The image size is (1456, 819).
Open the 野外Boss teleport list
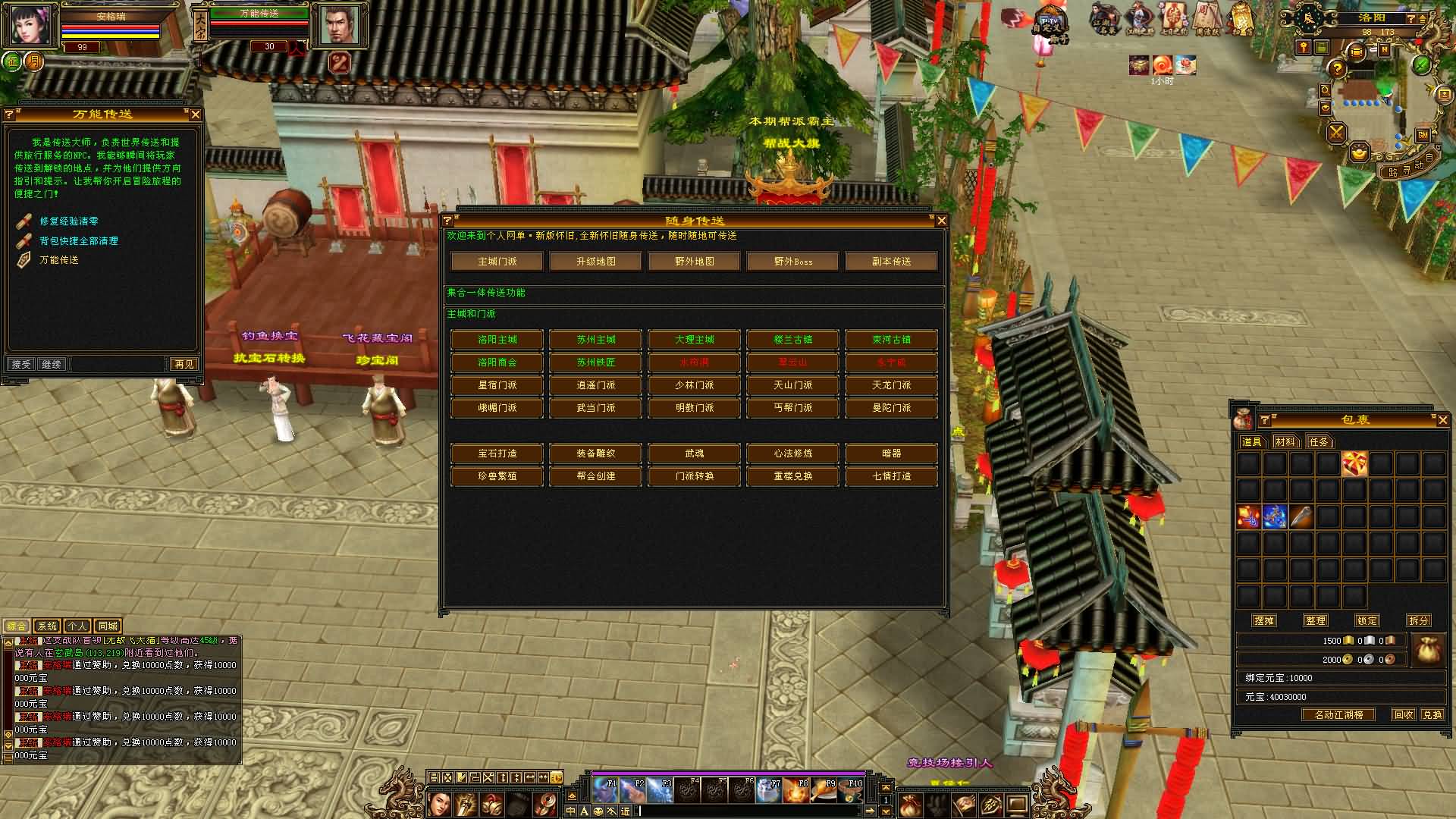coord(792,262)
